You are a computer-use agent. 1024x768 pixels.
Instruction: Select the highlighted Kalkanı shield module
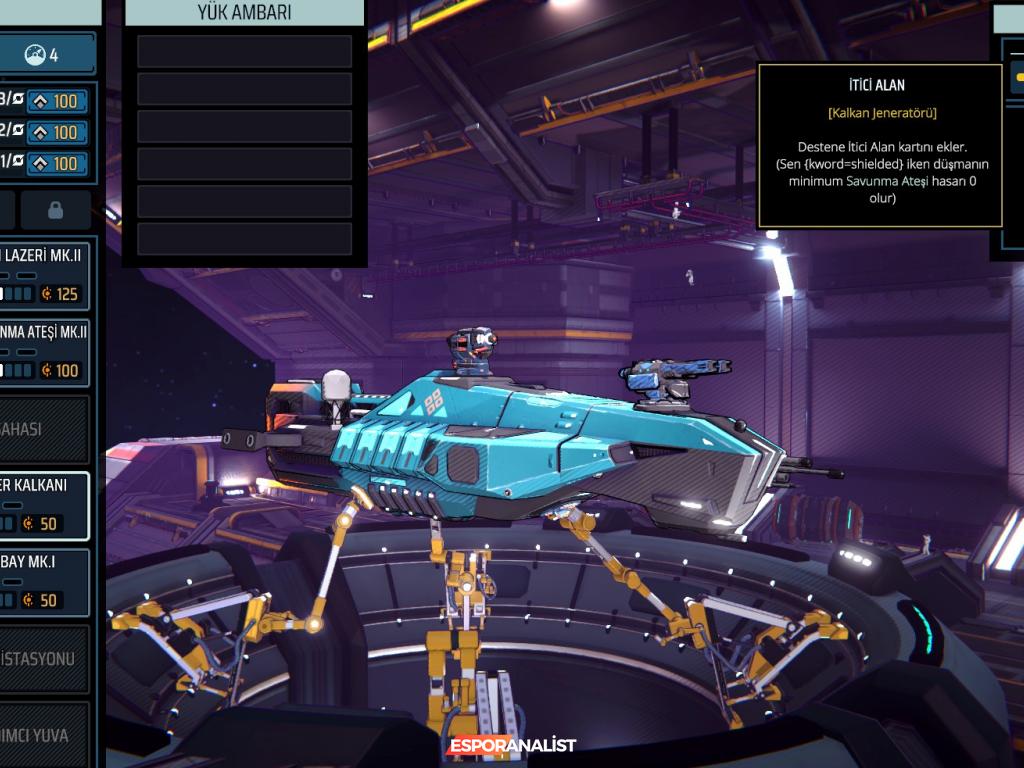coord(44,504)
